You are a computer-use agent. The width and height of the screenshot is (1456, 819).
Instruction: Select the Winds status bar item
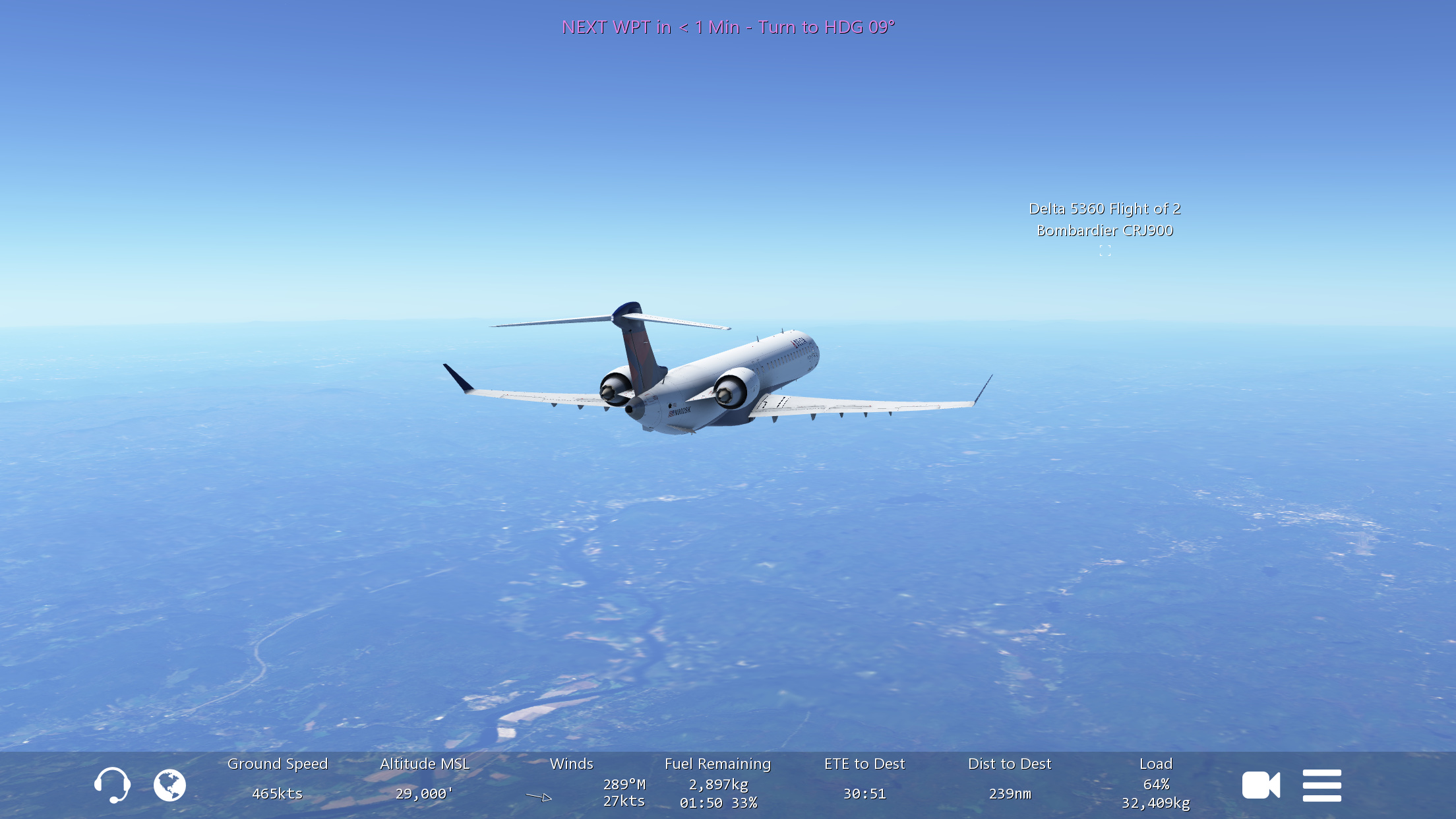tap(572, 782)
